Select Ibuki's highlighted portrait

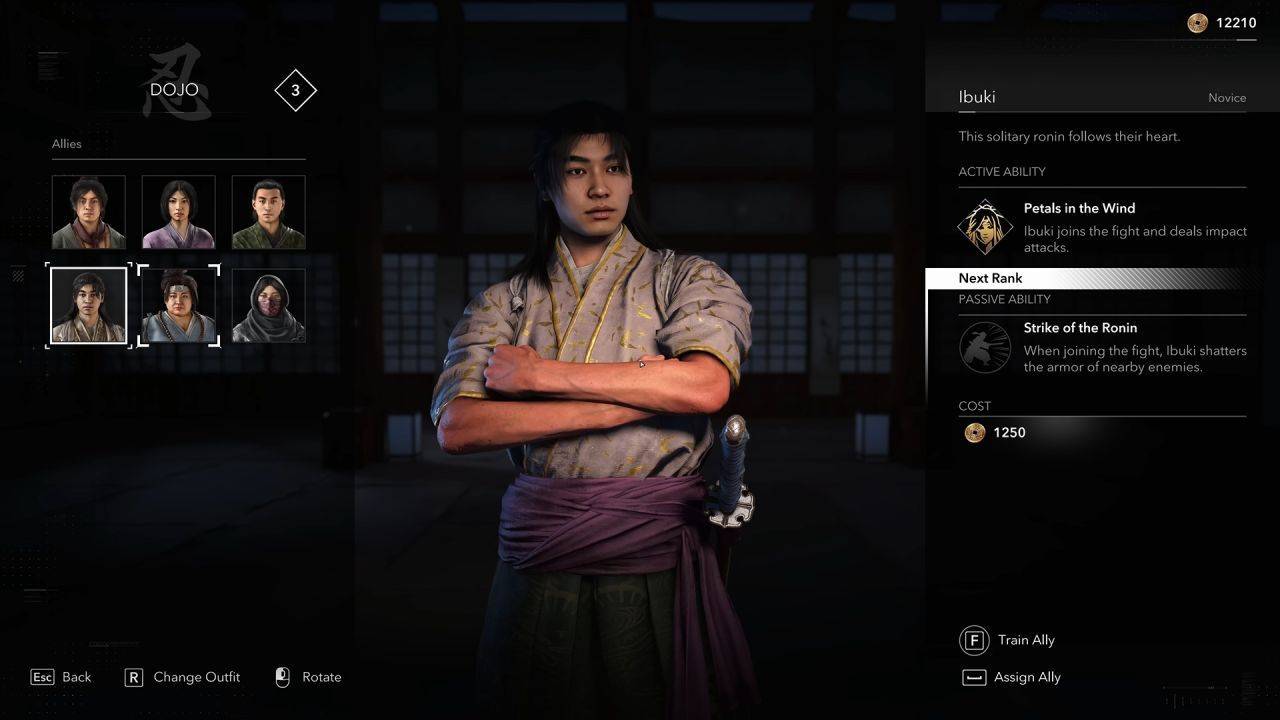pos(89,305)
